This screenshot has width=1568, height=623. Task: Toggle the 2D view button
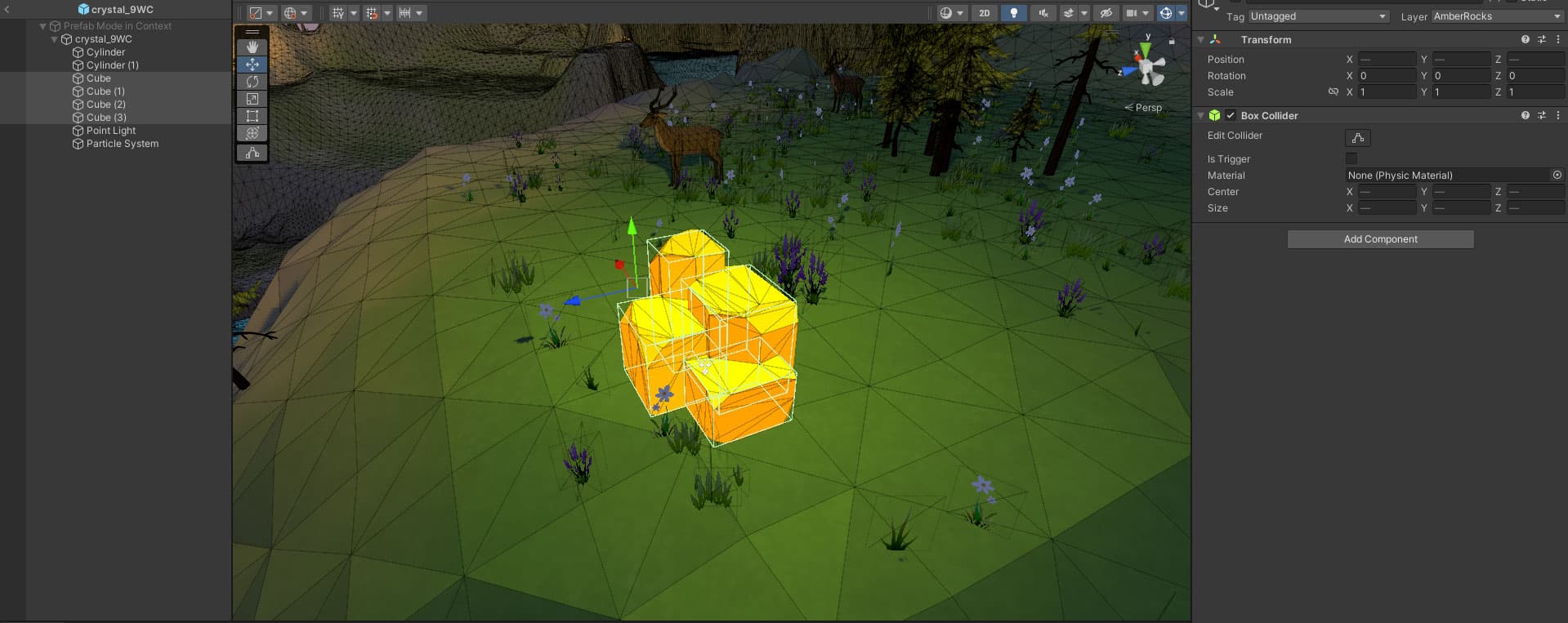tap(985, 13)
